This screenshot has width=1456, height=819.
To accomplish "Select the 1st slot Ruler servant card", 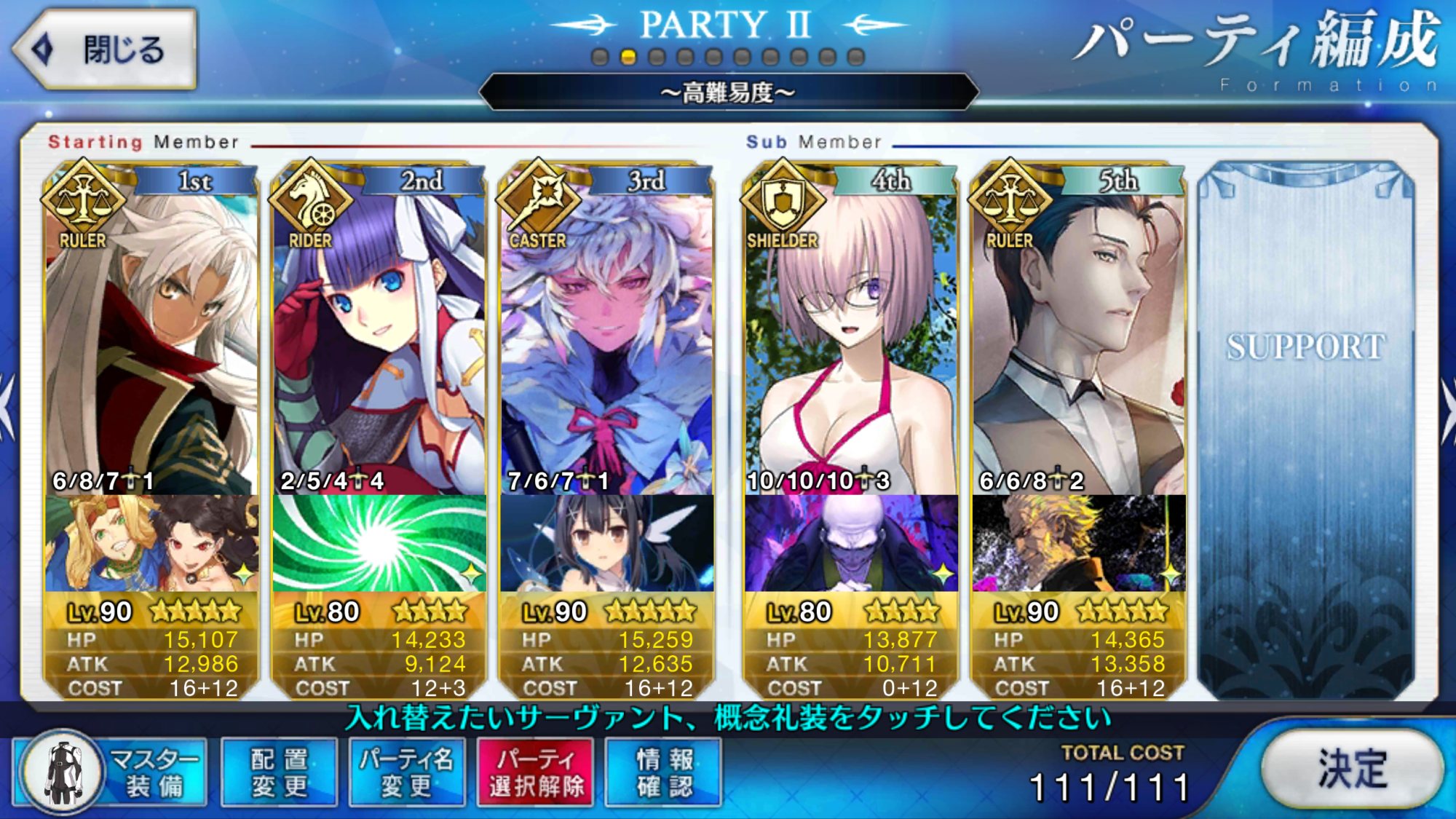I will 151,342.
